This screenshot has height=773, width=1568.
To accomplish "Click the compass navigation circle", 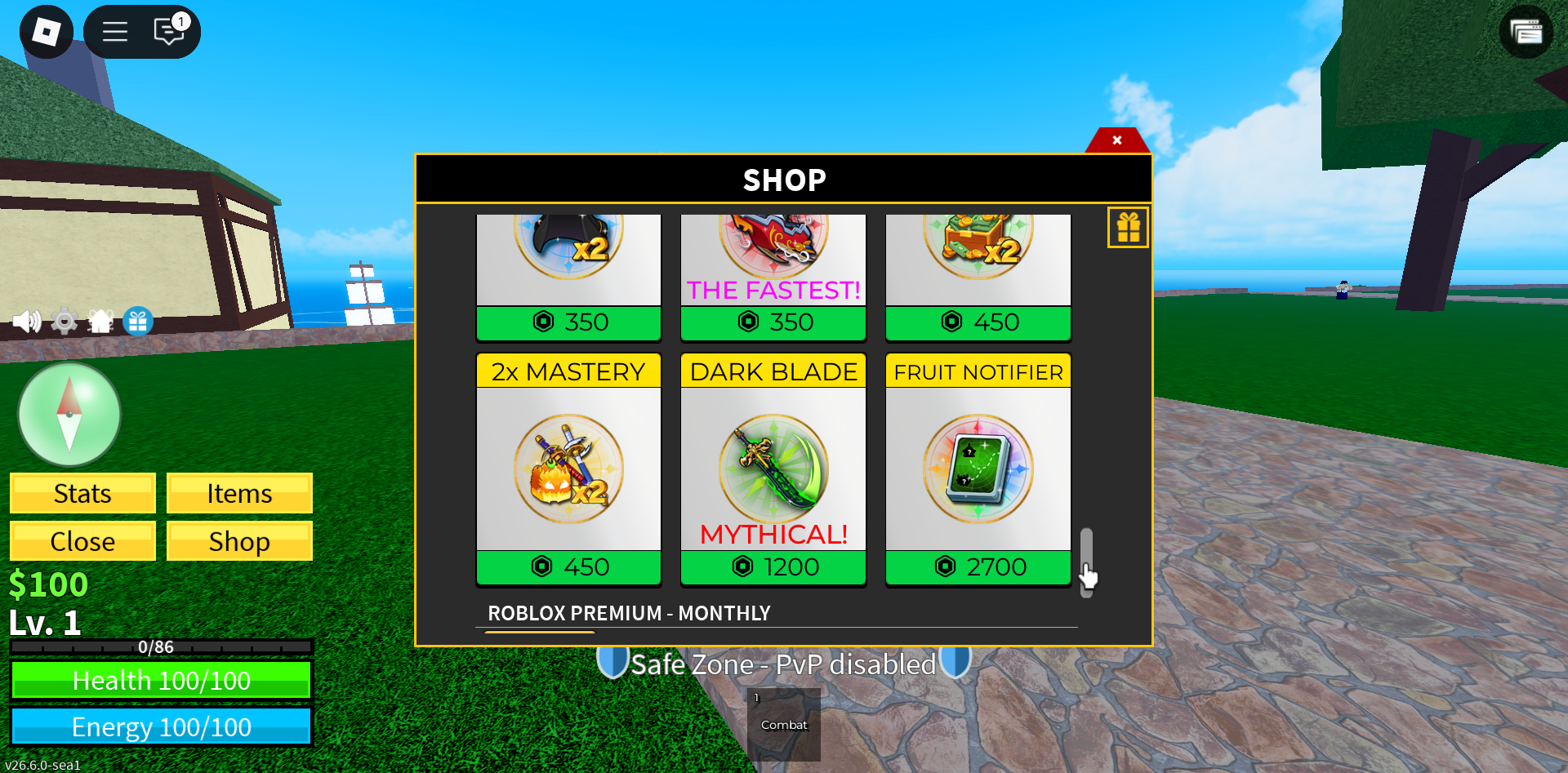I will [69, 414].
